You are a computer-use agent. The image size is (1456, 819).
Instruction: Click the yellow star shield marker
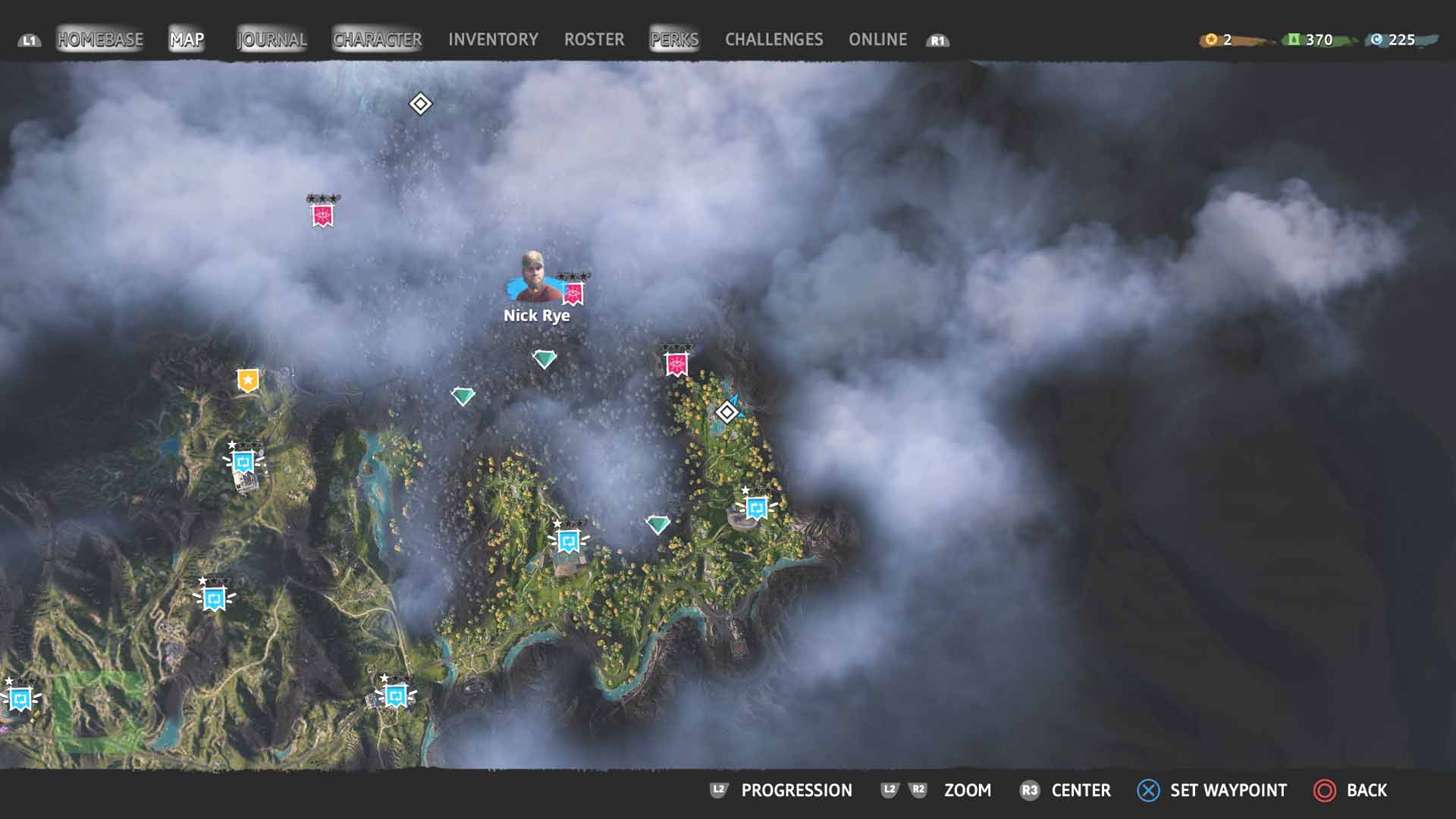point(248,380)
